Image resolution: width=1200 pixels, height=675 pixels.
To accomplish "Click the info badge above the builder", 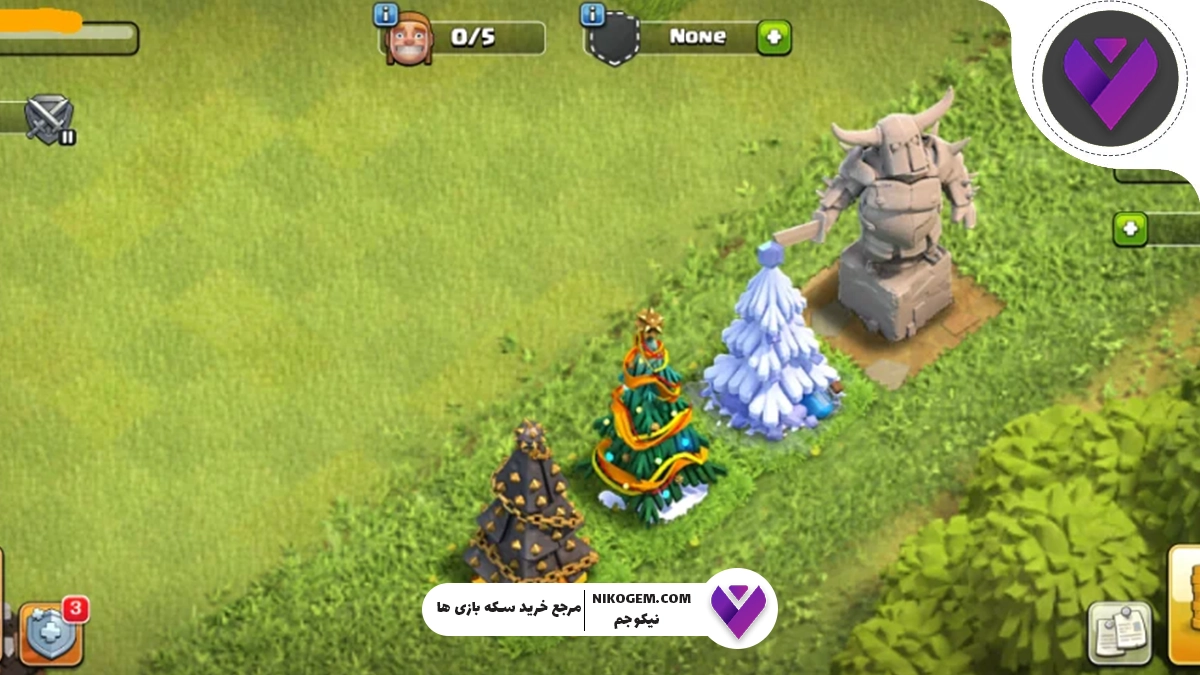I will pos(385,14).
